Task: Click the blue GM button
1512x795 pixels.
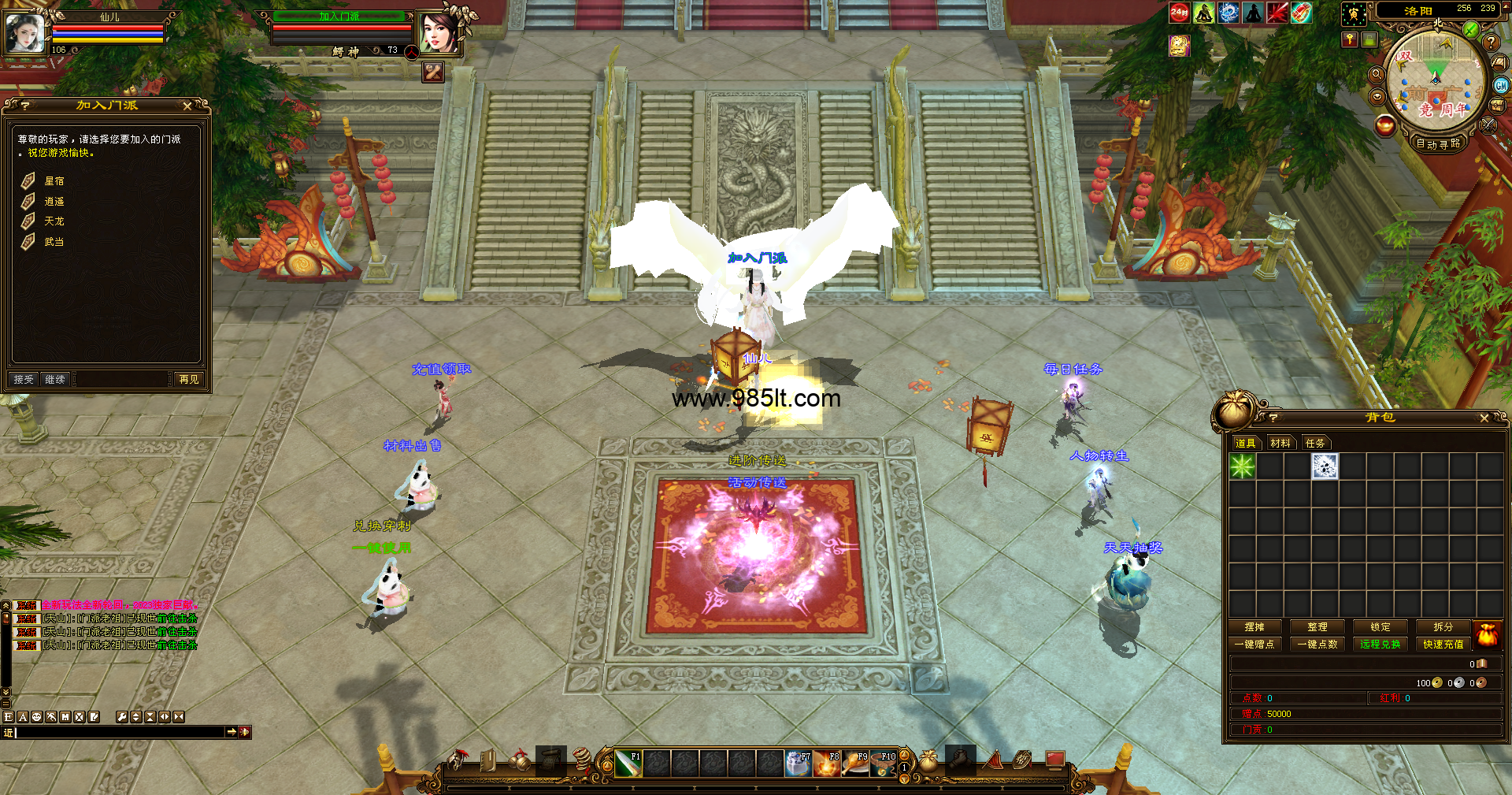Action: click(1501, 85)
